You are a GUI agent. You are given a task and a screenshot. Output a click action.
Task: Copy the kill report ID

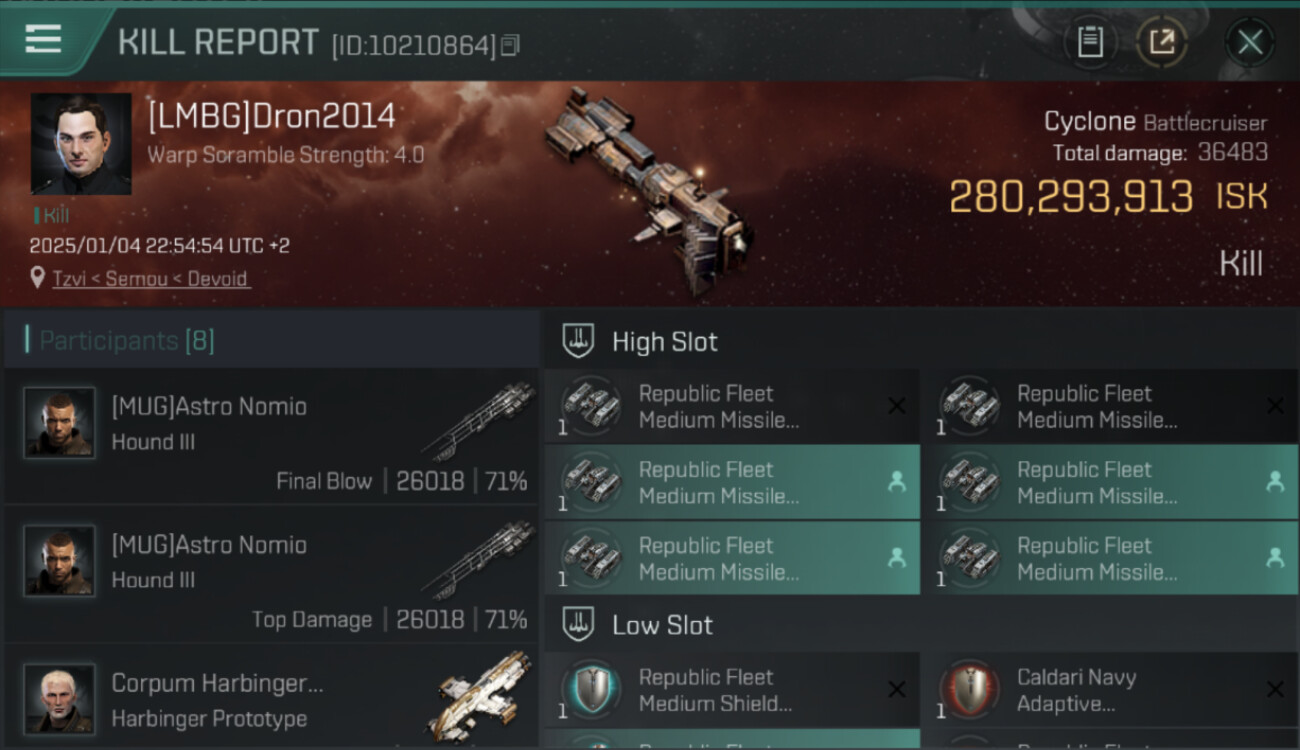tap(511, 45)
